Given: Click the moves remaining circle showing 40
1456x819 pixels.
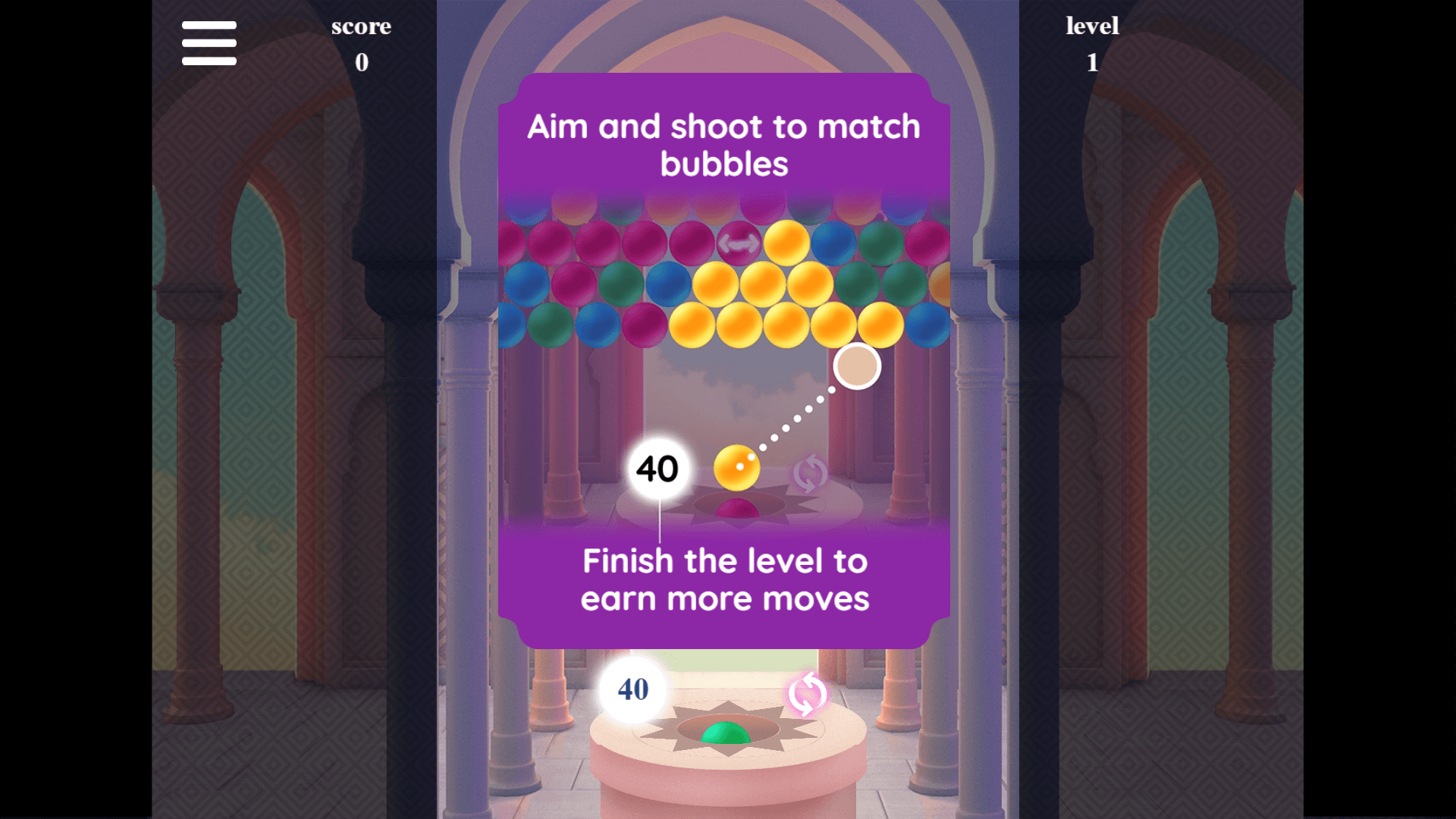Looking at the screenshot, I should (x=632, y=689).
